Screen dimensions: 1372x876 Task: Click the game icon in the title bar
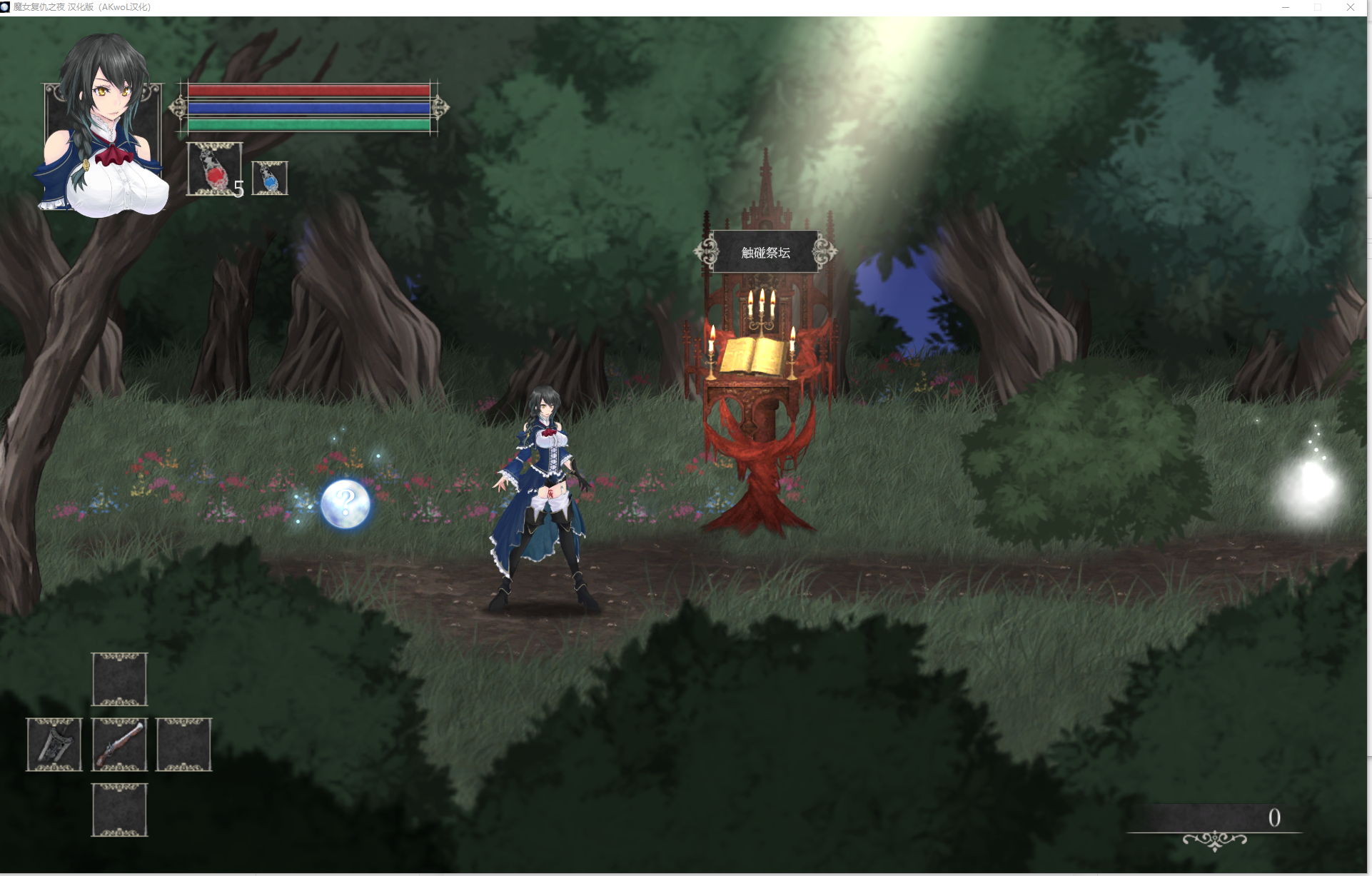tap(8, 7)
